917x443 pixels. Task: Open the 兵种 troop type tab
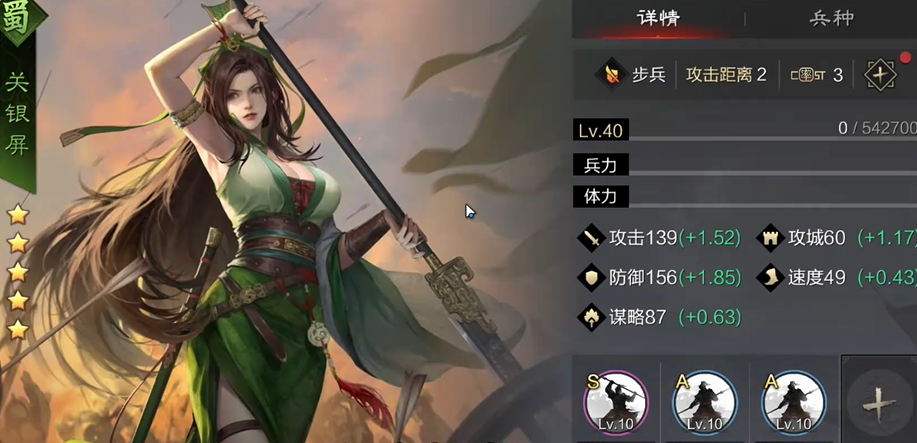click(831, 19)
